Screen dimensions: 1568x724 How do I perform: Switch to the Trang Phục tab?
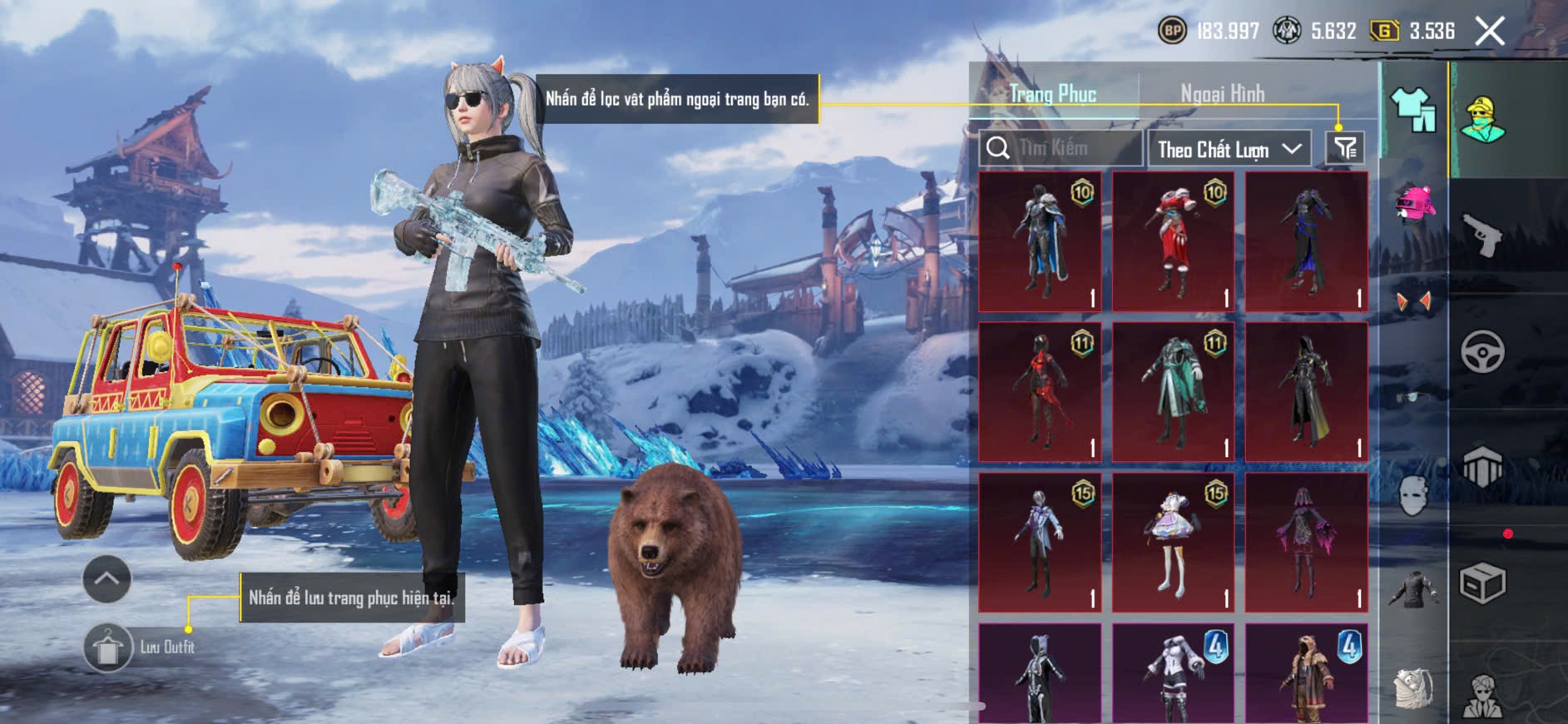(x=1052, y=94)
